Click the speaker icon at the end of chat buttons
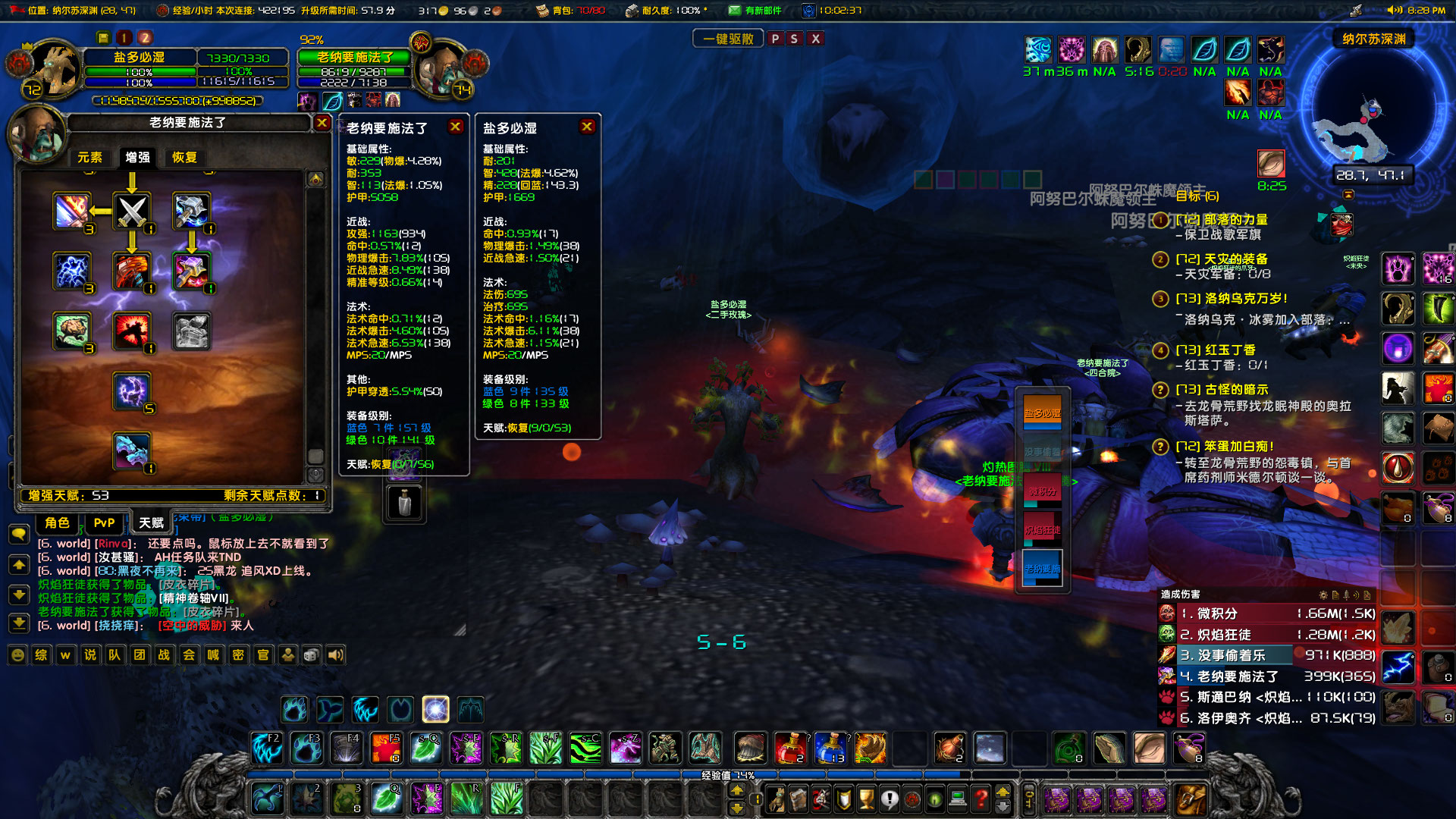 [336, 655]
